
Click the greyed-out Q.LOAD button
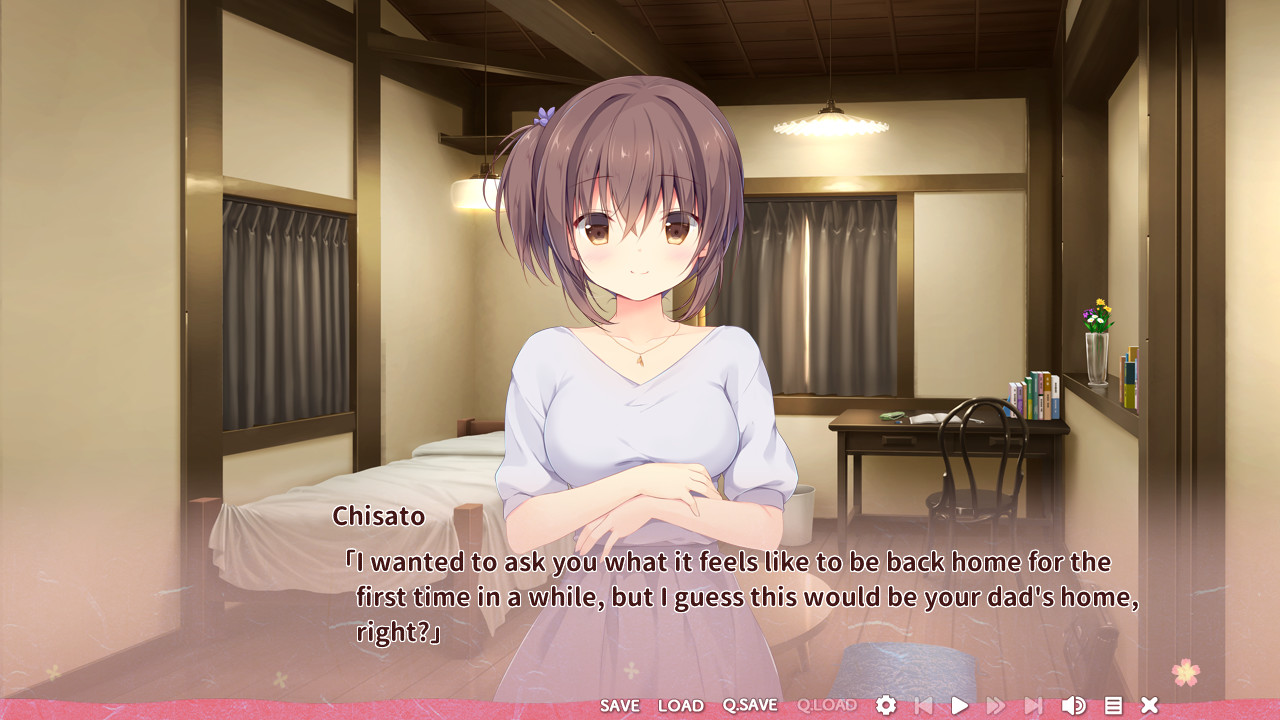click(827, 706)
